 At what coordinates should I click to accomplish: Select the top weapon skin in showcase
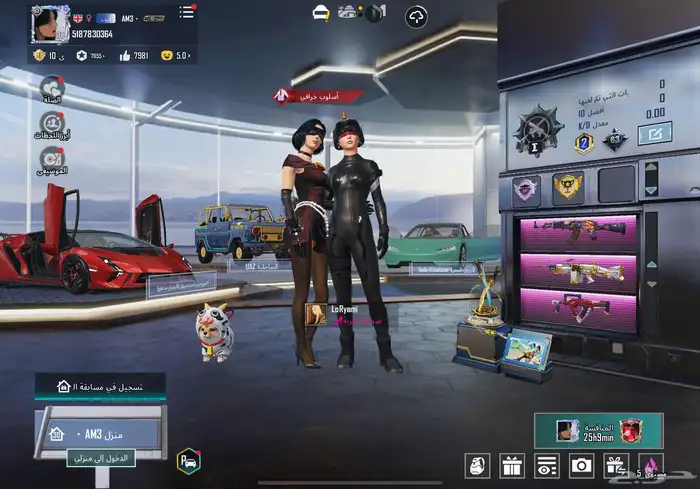point(578,232)
